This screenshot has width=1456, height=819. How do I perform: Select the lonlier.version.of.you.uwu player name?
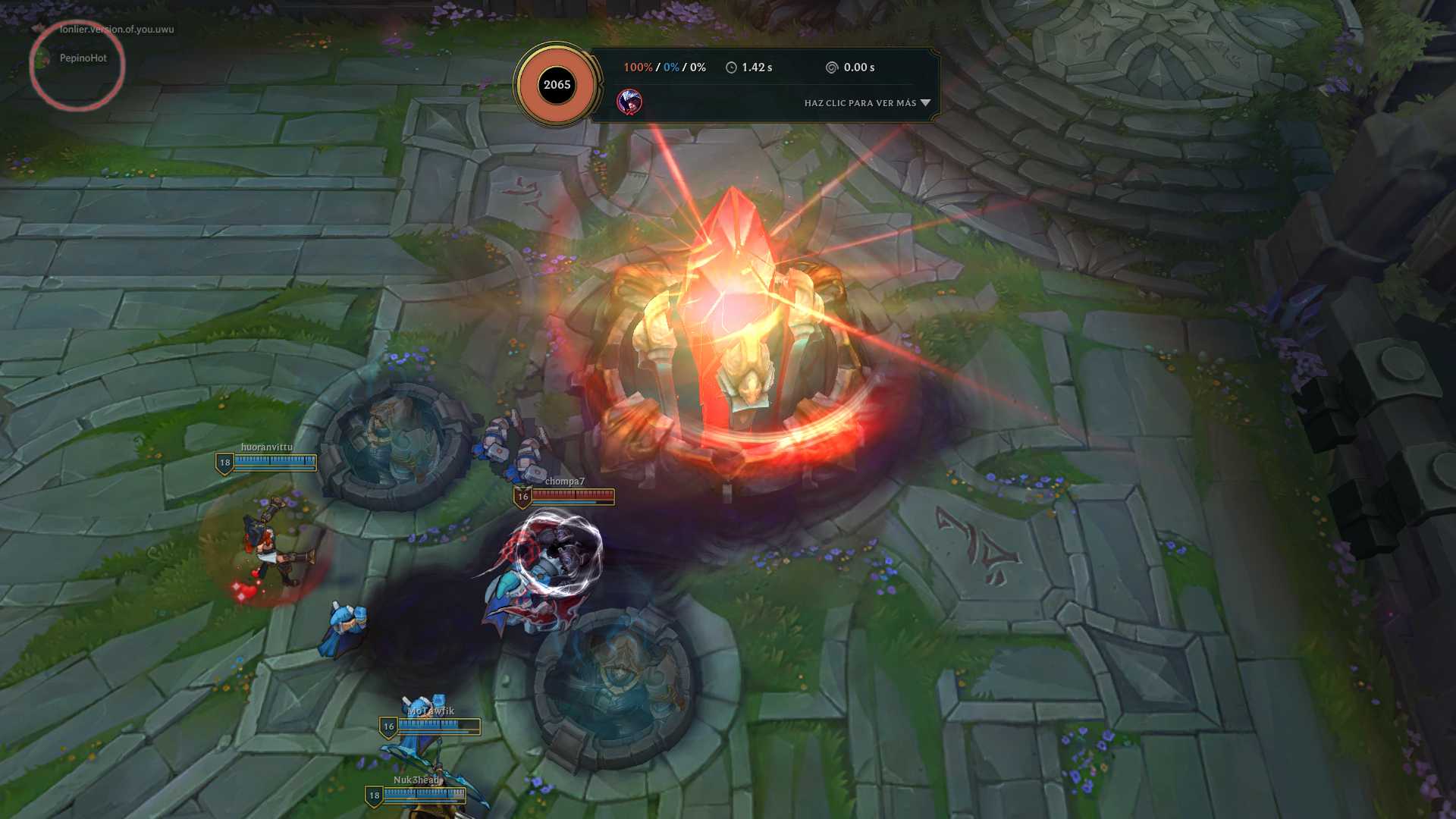[x=117, y=30]
